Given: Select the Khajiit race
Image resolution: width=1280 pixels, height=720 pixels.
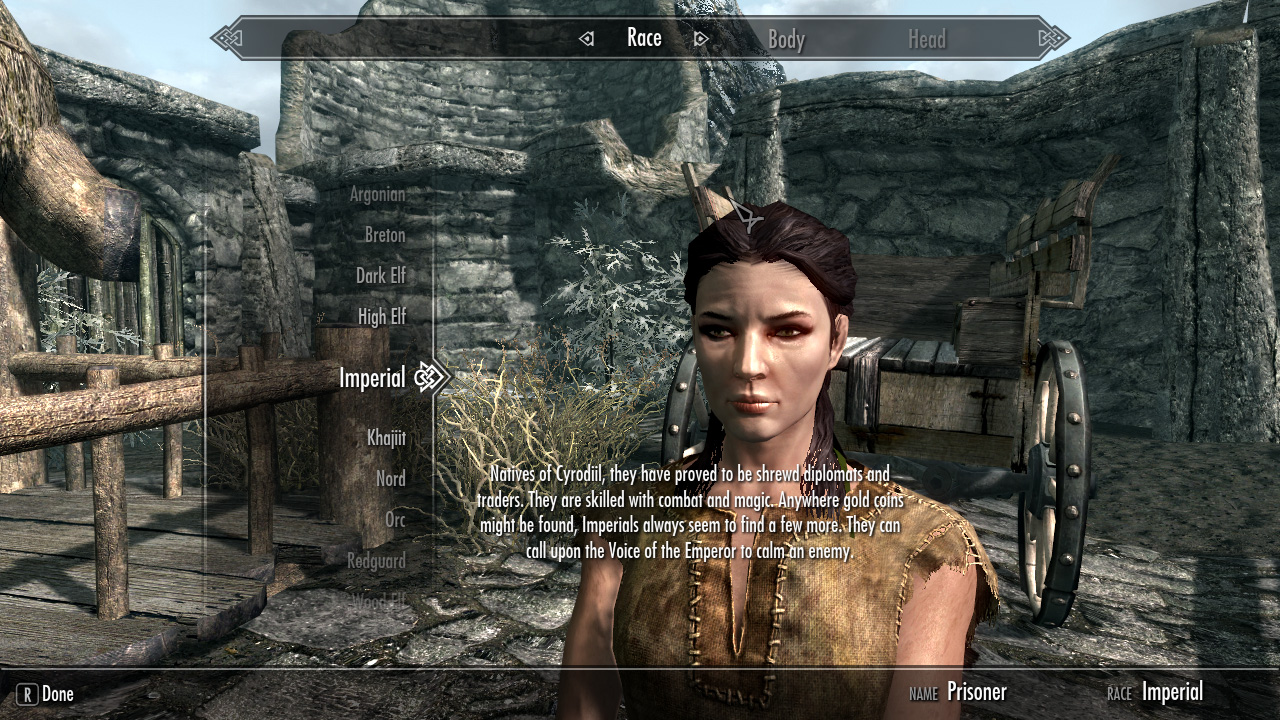Looking at the screenshot, I should coord(385,438).
